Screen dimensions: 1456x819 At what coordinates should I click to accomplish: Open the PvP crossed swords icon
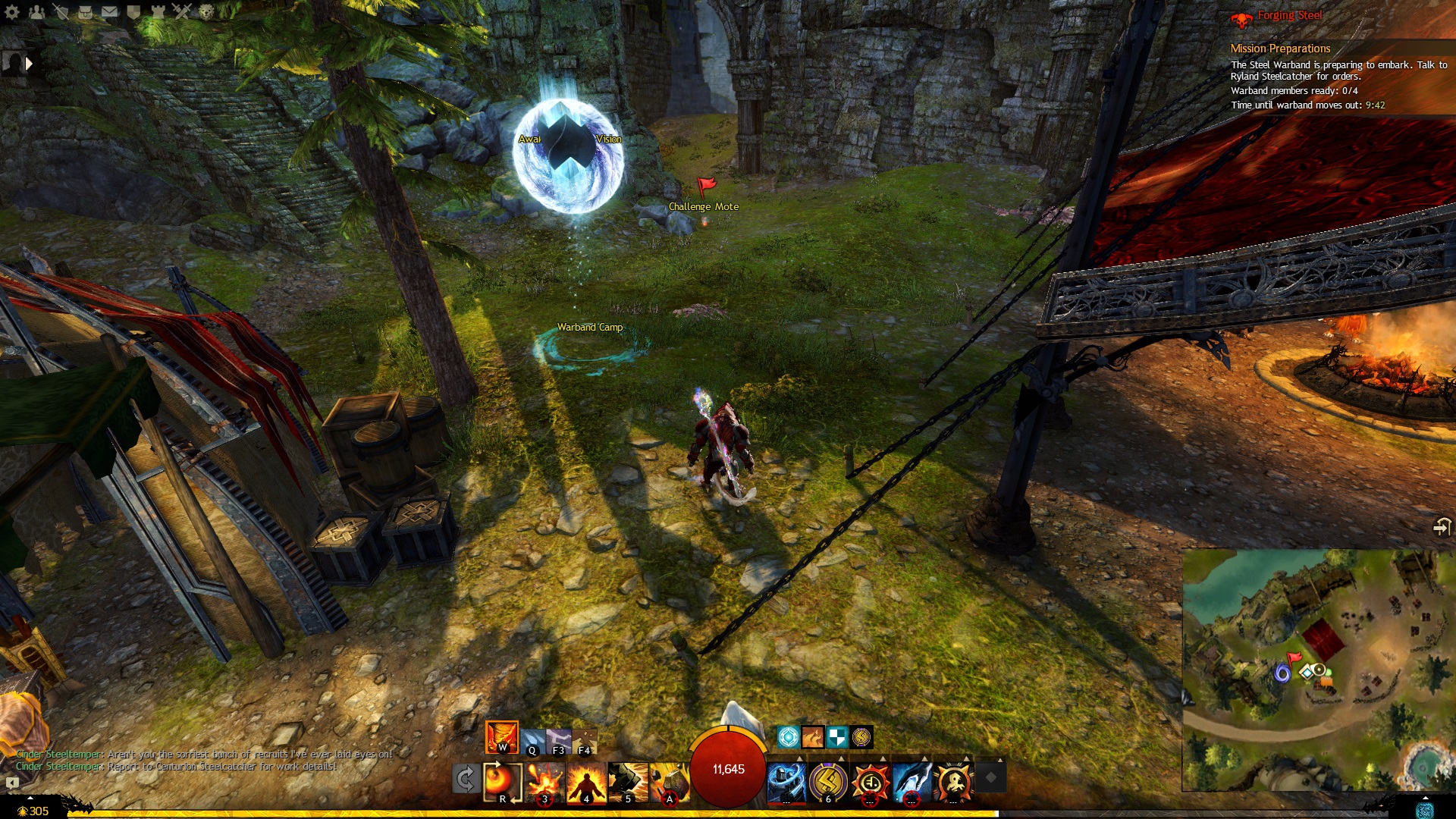[x=182, y=11]
